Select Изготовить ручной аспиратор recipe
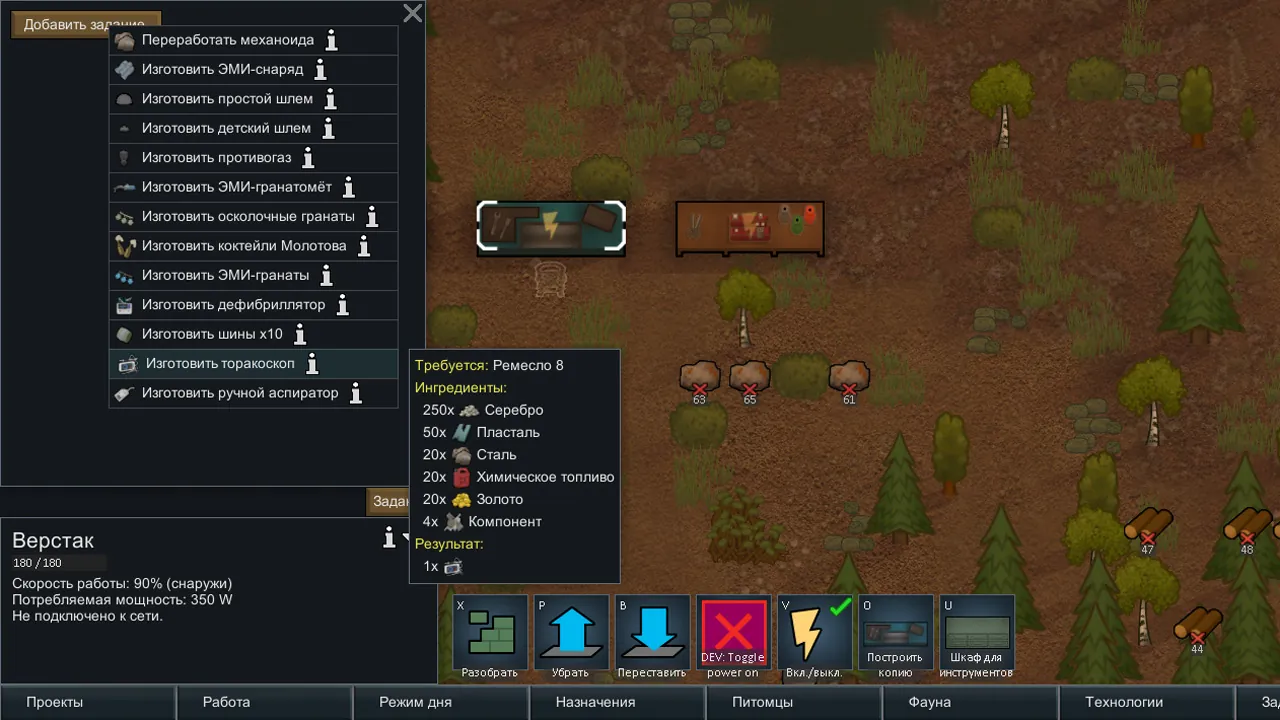 pyautogui.click(x=239, y=393)
